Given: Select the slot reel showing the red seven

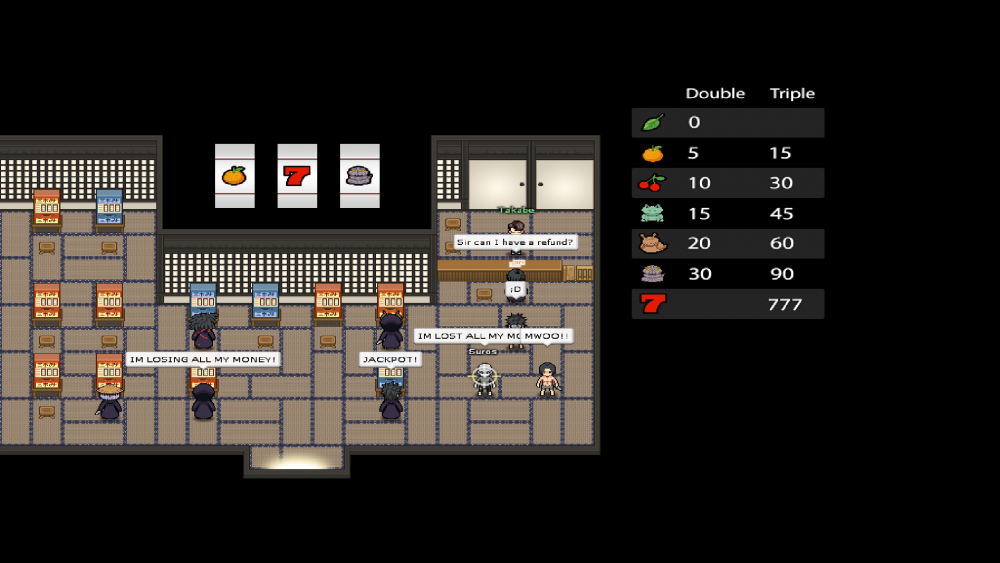Looking at the screenshot, I should click(x=297, y=176).
